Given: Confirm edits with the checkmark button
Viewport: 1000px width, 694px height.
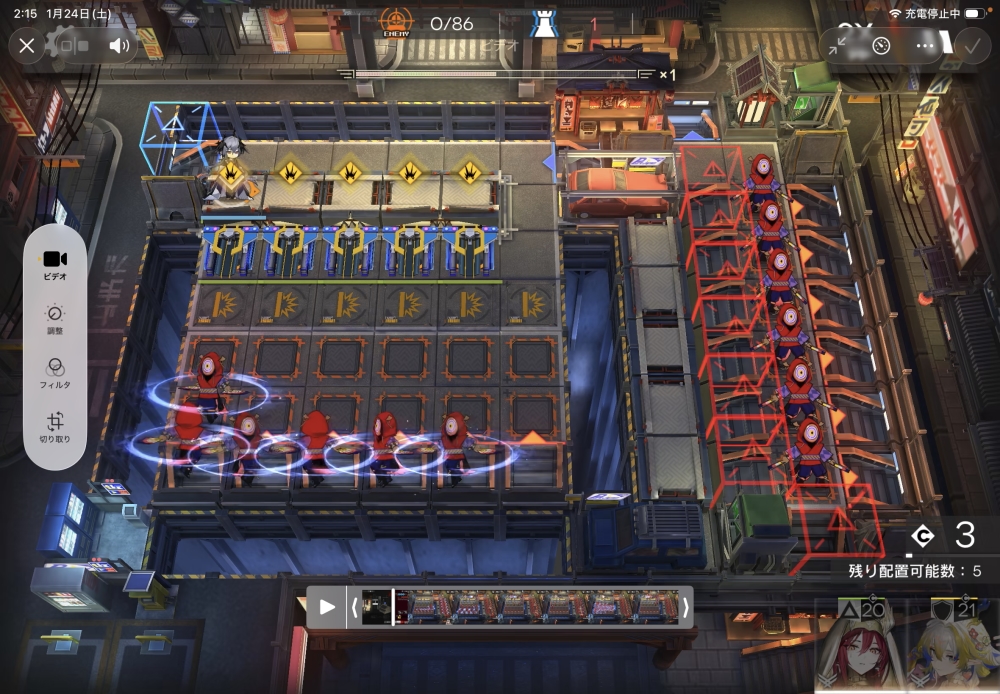Looking at the screenshot, I should 970,45.
